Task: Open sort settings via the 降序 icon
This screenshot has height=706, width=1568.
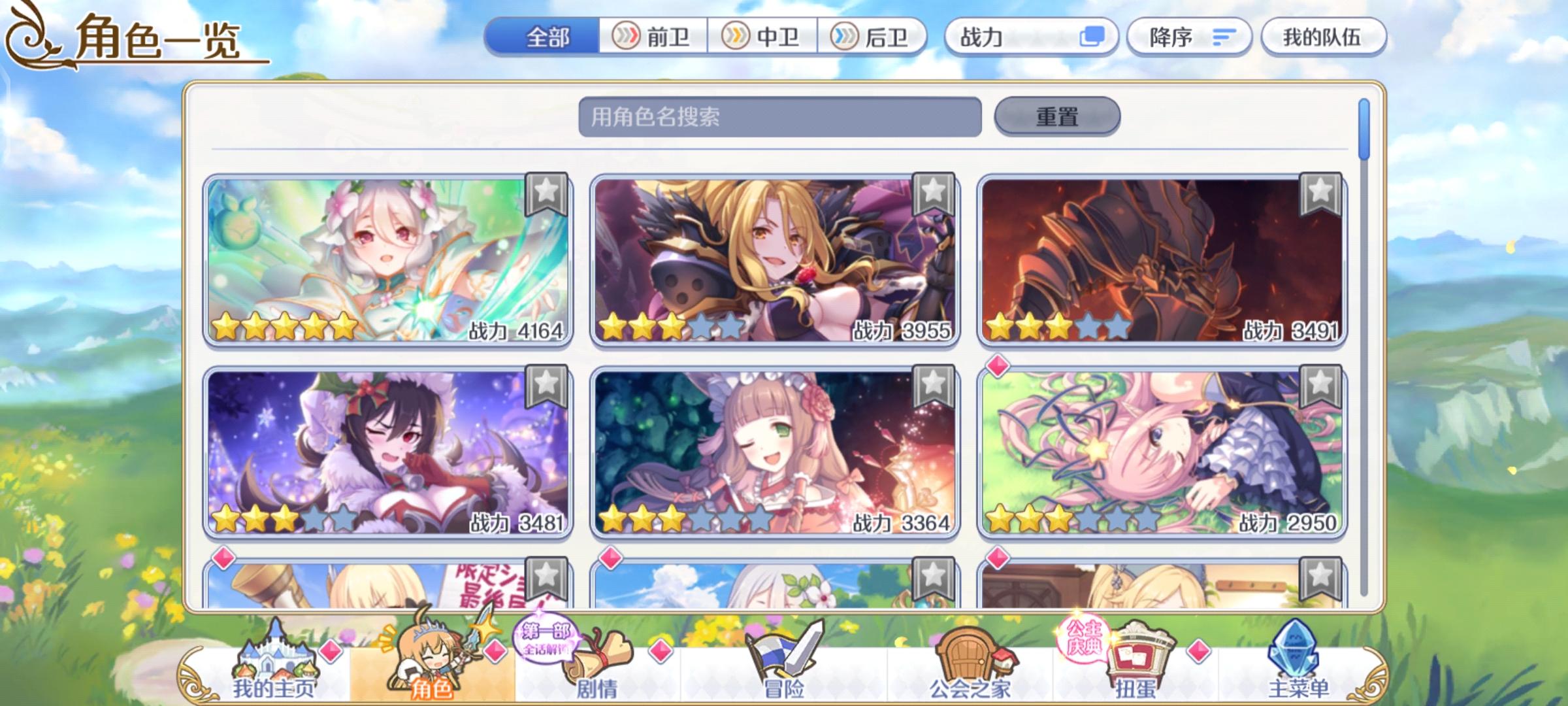Action: coord(1189,37)
